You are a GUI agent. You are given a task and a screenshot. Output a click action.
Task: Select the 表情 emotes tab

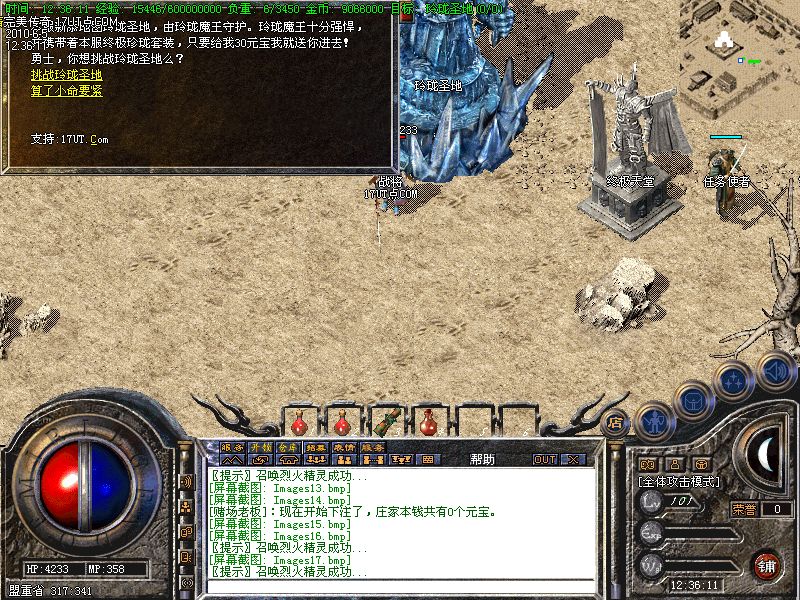[x=344, y=447]
